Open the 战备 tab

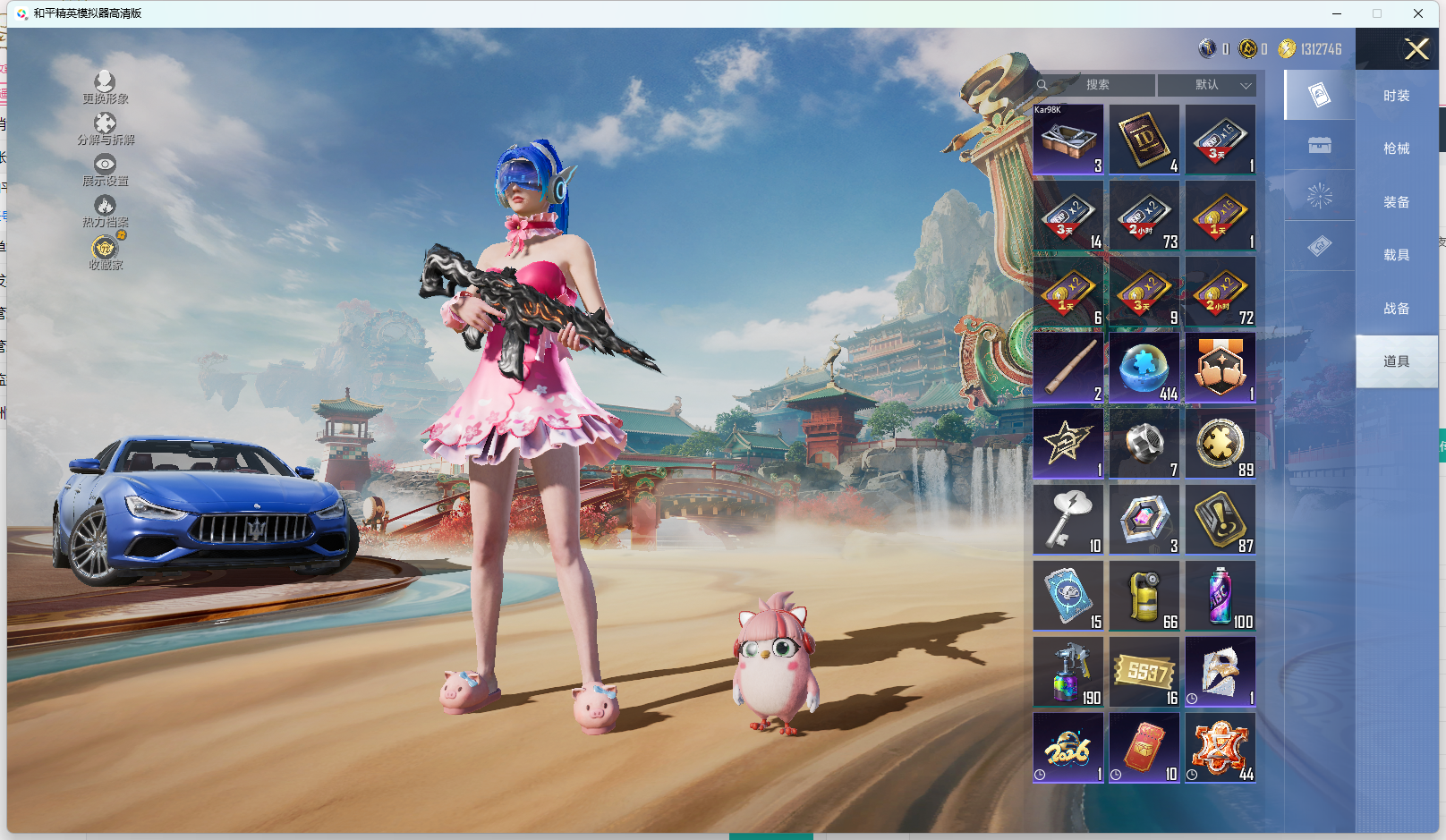click(1396, 309)
